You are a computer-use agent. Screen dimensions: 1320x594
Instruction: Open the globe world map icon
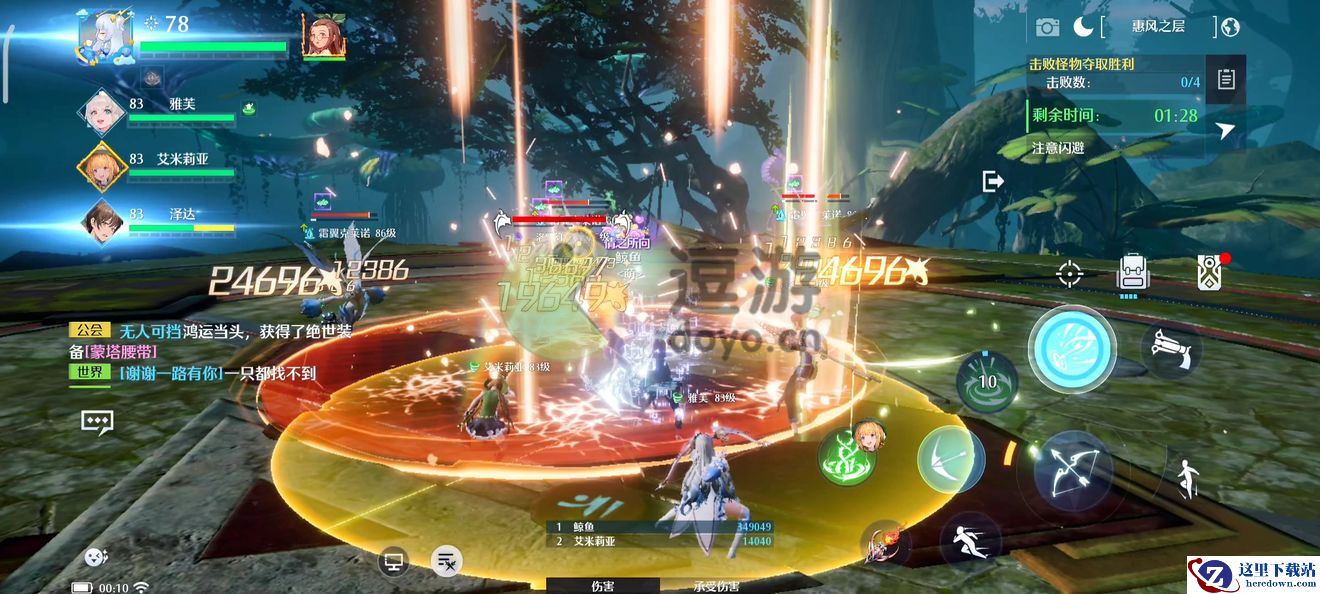1230,27
